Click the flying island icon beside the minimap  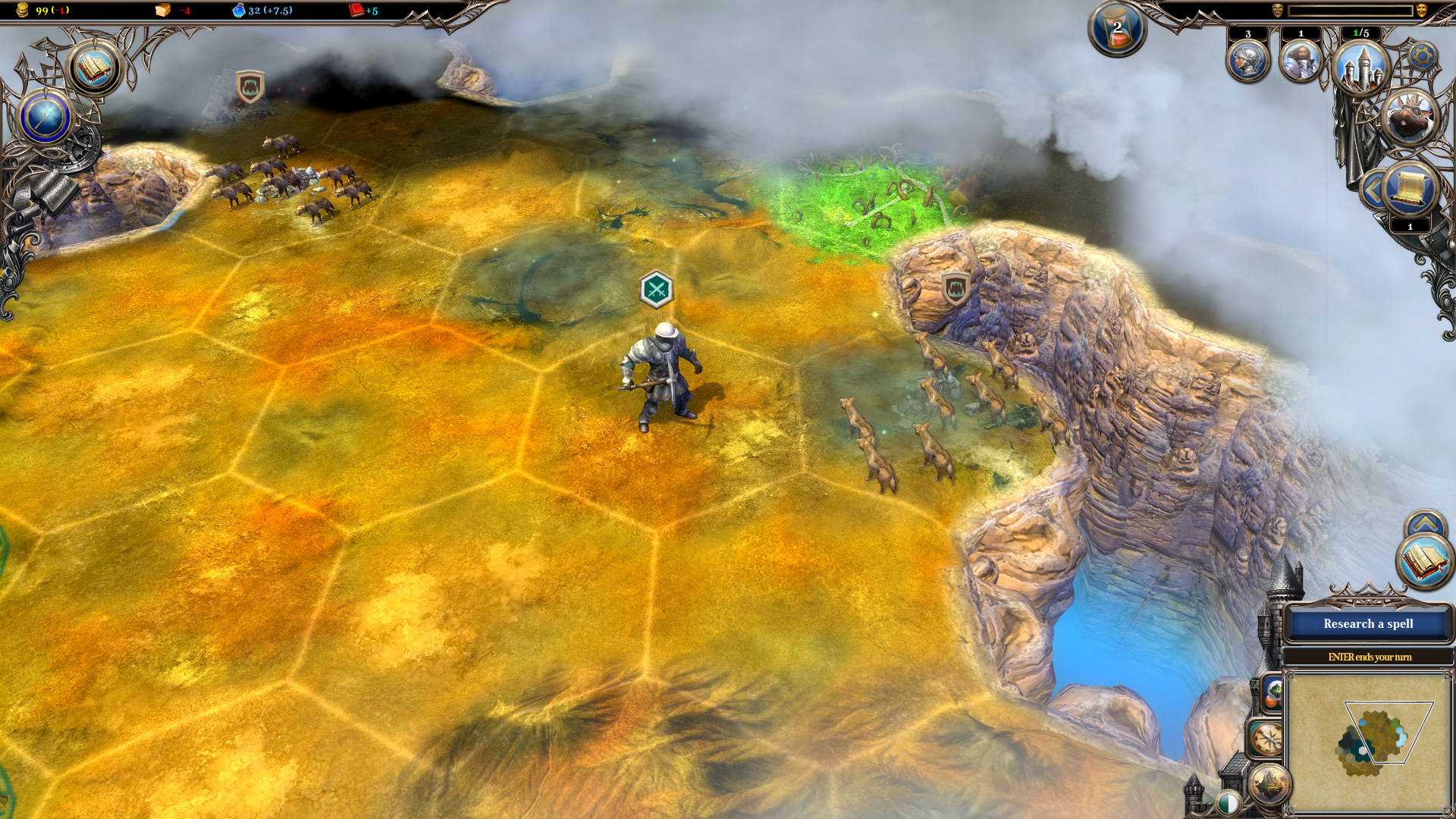coord(1269,784)
